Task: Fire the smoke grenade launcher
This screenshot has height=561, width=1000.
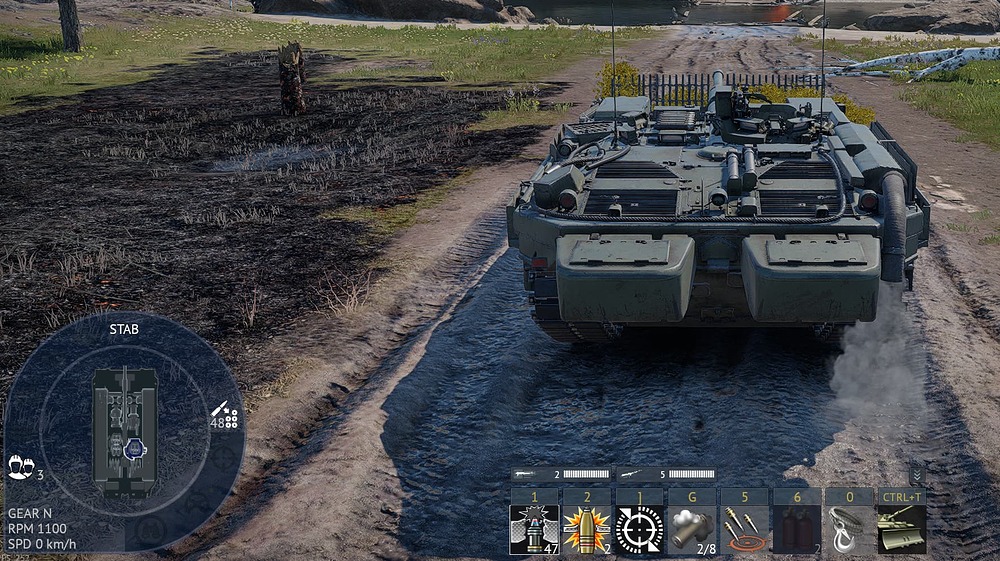Action: coord(691,528)
